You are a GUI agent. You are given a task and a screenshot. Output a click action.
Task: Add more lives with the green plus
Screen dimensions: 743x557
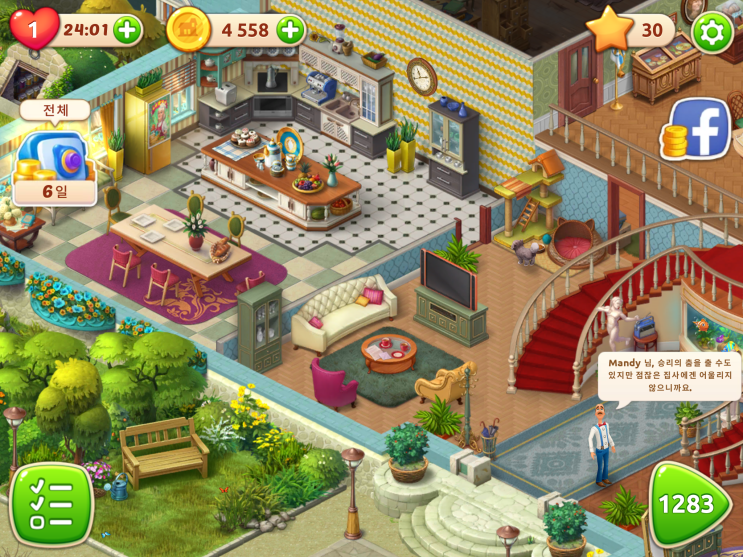coord(128,31)
